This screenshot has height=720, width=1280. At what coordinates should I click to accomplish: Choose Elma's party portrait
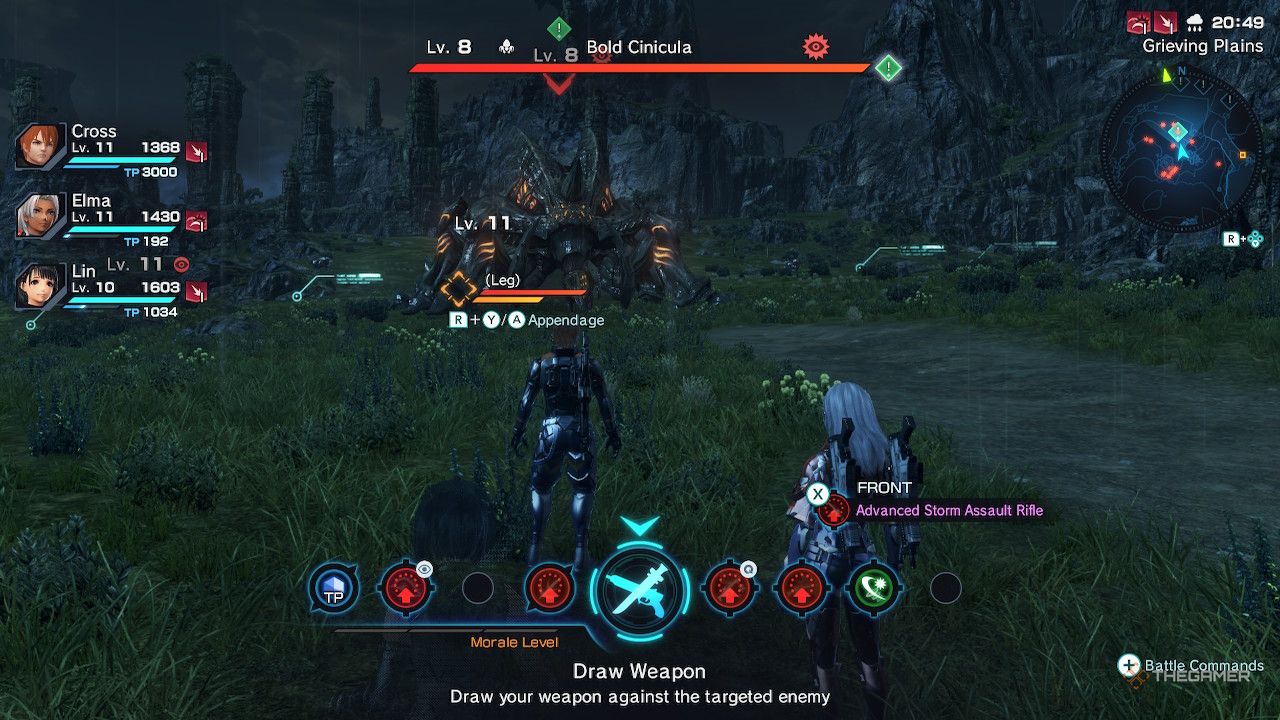[42, 216]
